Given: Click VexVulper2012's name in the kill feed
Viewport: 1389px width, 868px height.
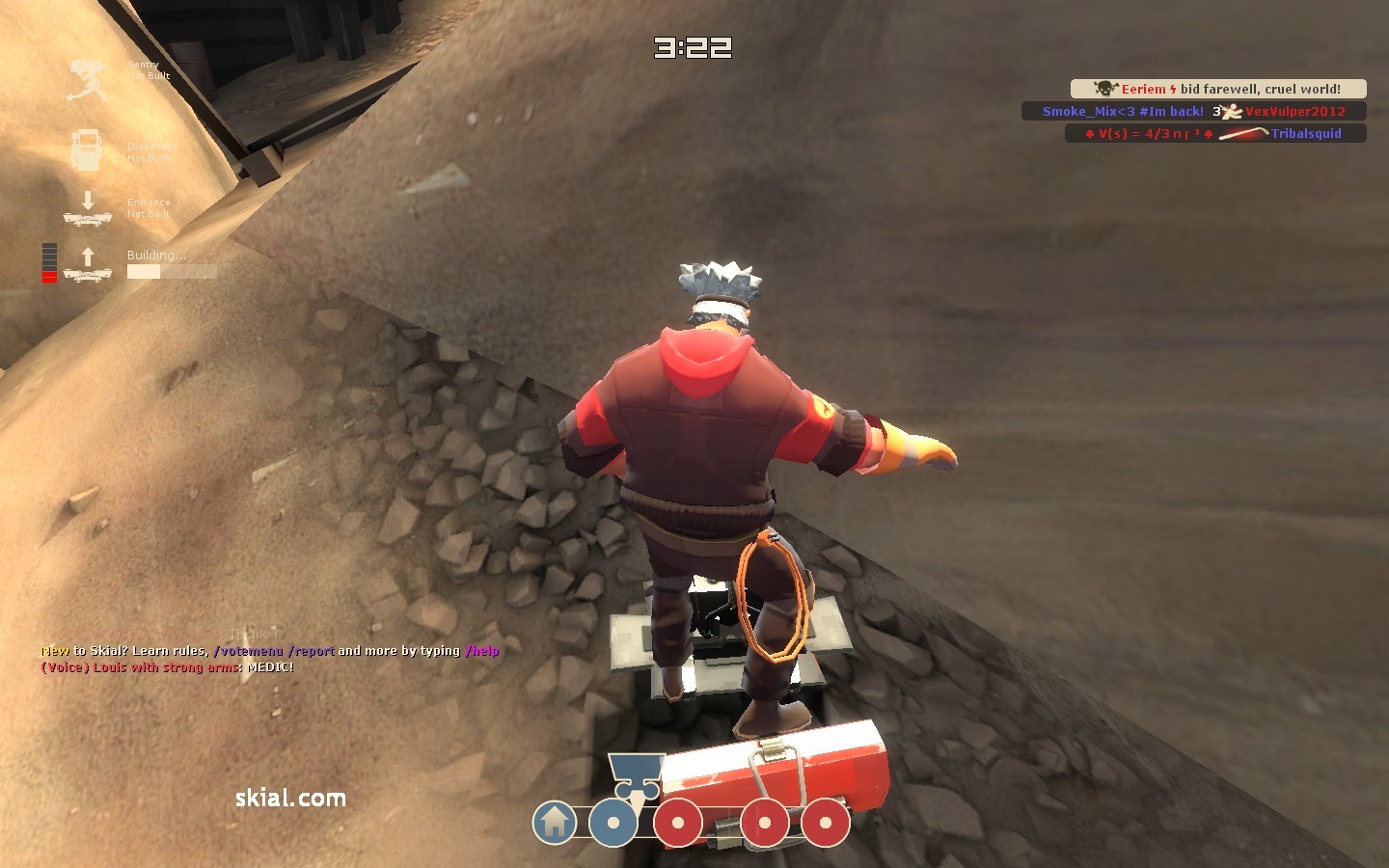Looking at the screenshot, I should click(1295, 111).
